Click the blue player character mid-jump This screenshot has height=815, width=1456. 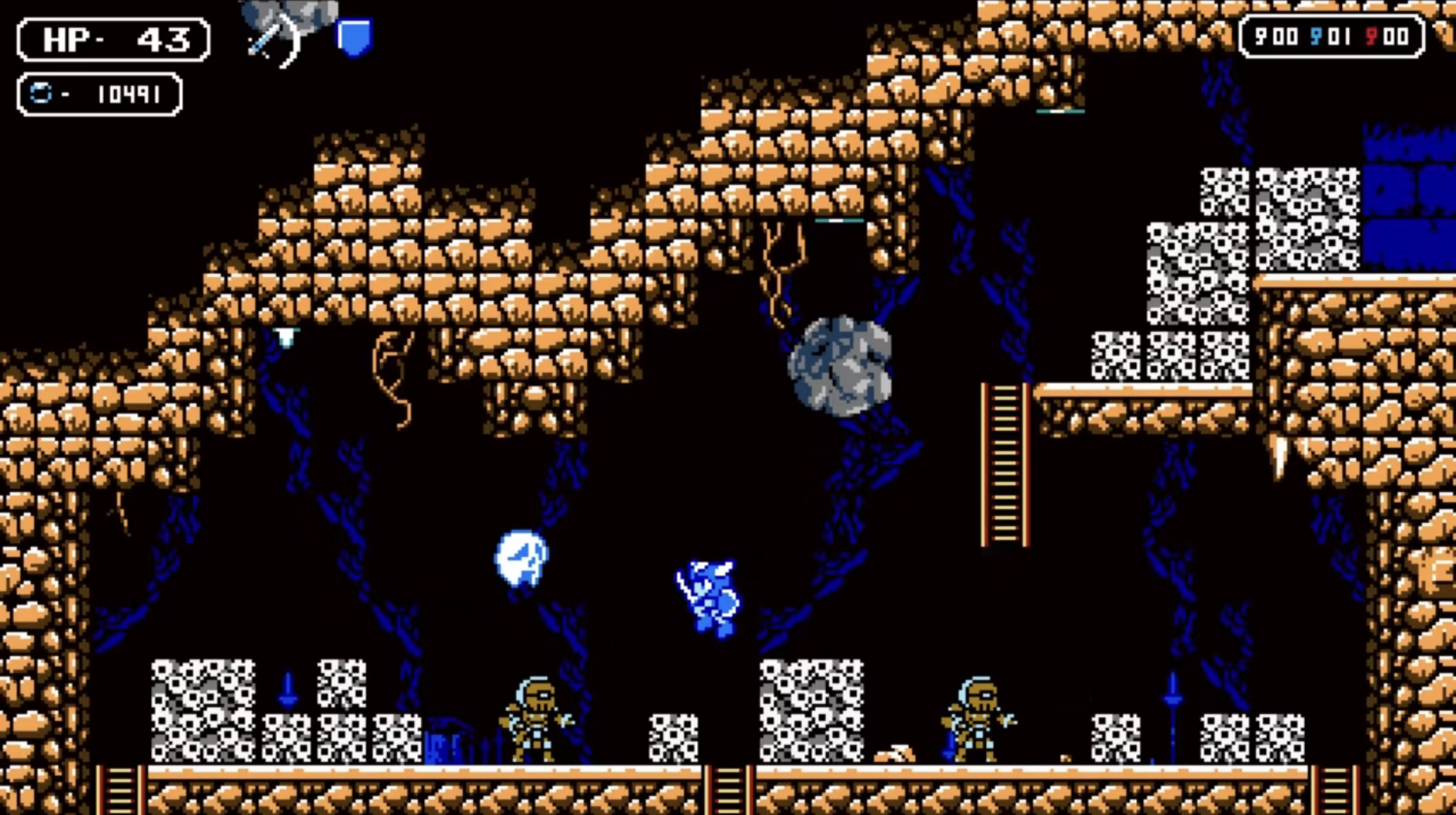pyautogui.click(x=709, y=596)
